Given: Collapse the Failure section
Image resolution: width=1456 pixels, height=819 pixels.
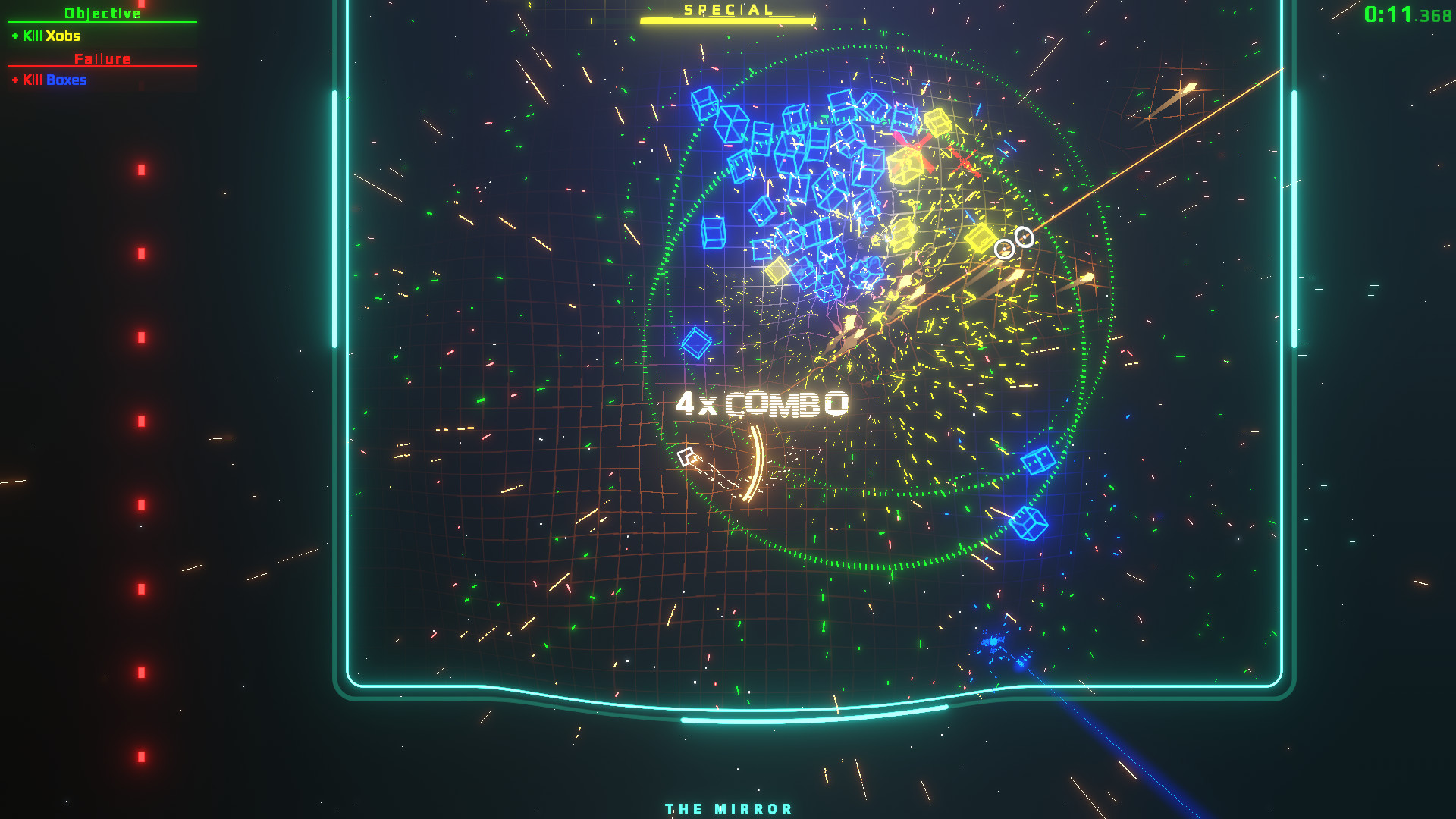Looking at the screenshot, I should tap(103, 58).
